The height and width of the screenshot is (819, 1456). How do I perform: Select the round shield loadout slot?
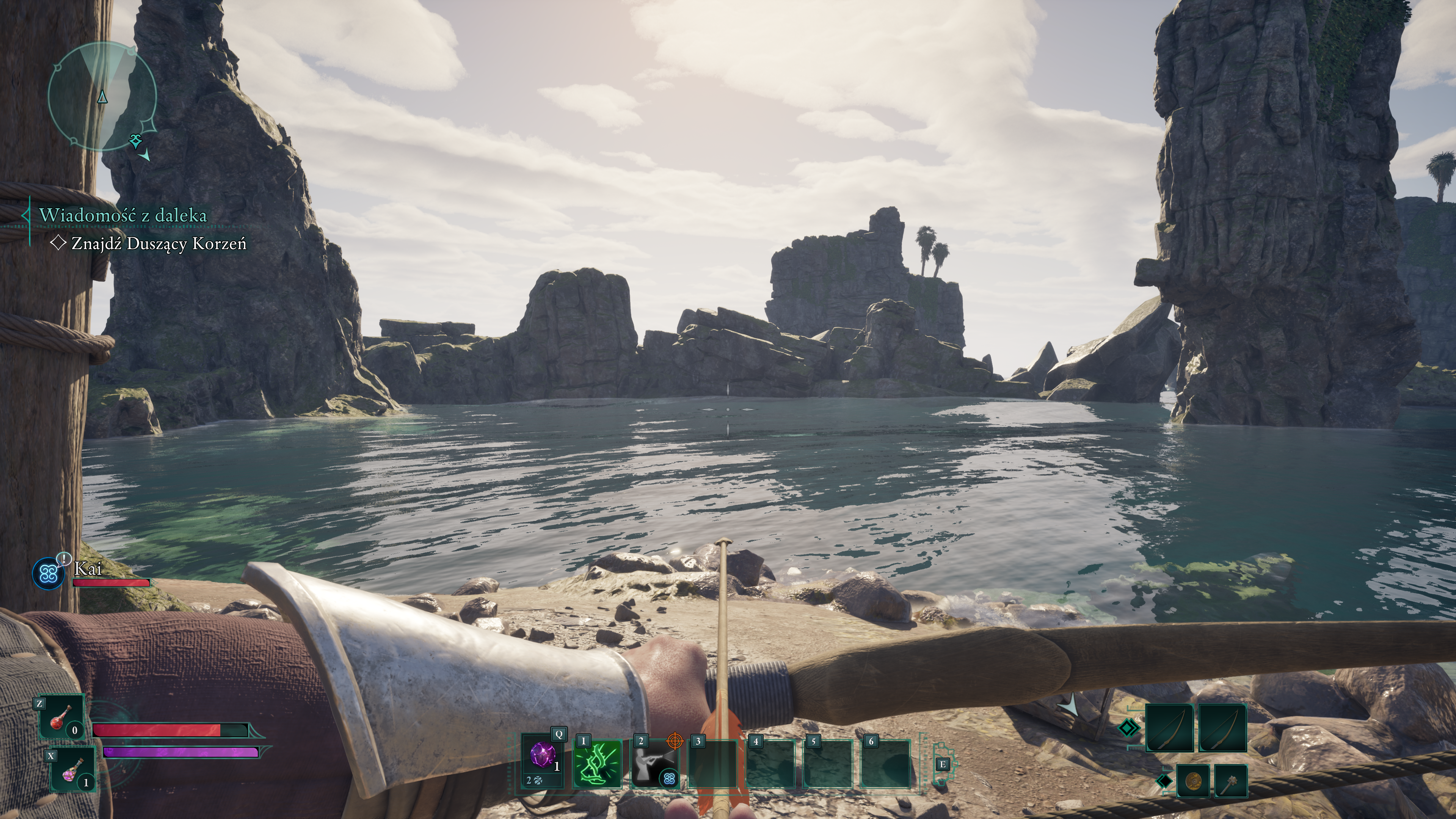pos(1192,781)
